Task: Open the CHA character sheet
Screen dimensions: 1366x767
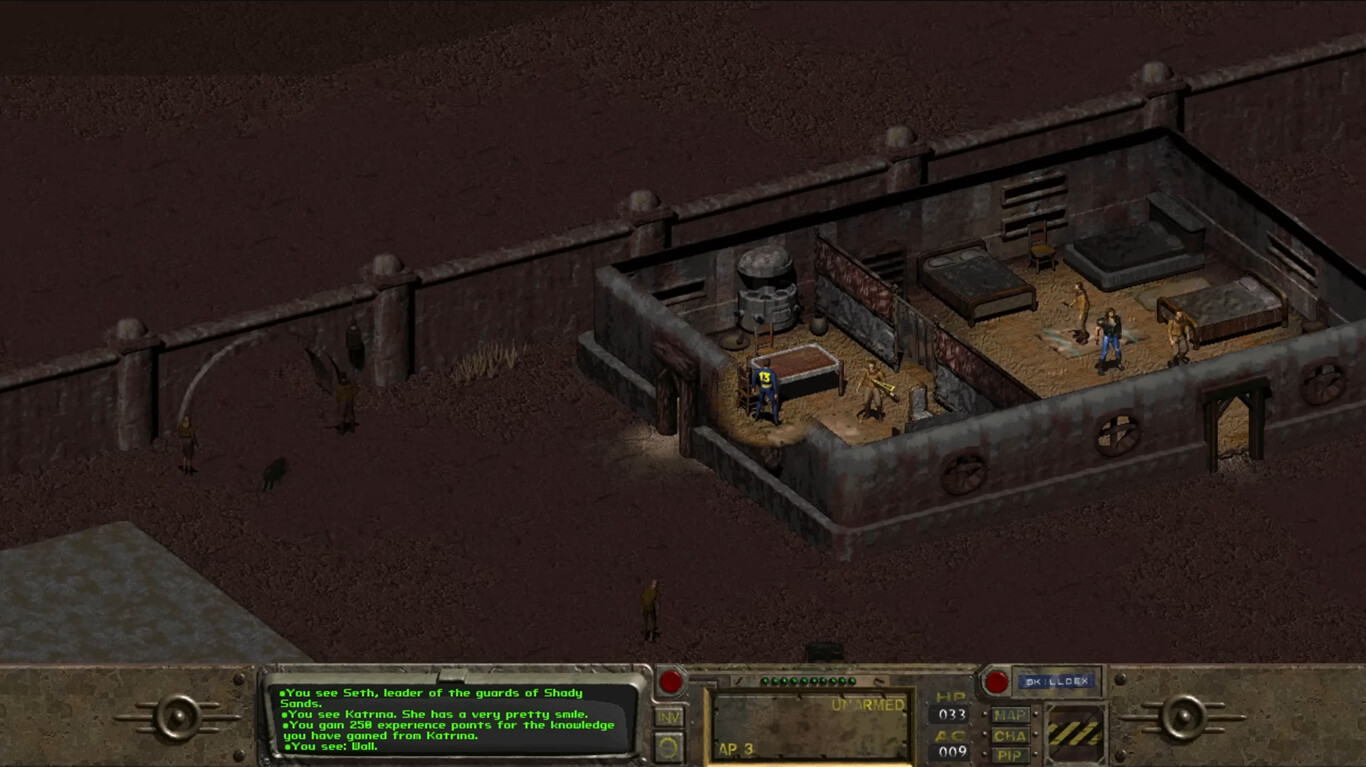Action: [x=1010, y=735]
